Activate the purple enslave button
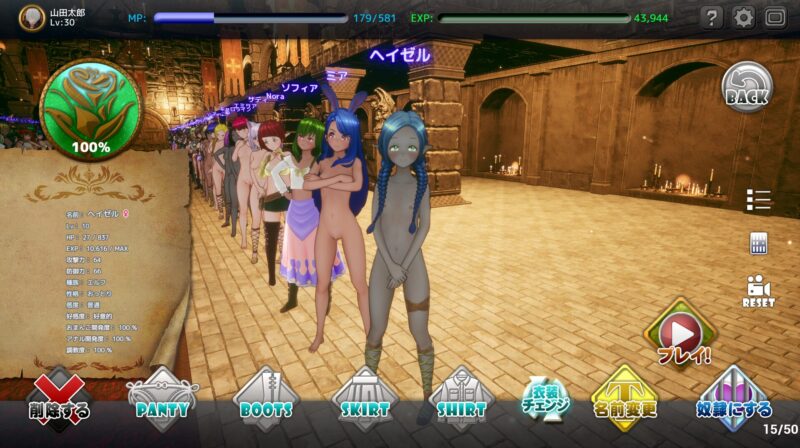Viewport: 800px width, 448px height. [733, 400]
